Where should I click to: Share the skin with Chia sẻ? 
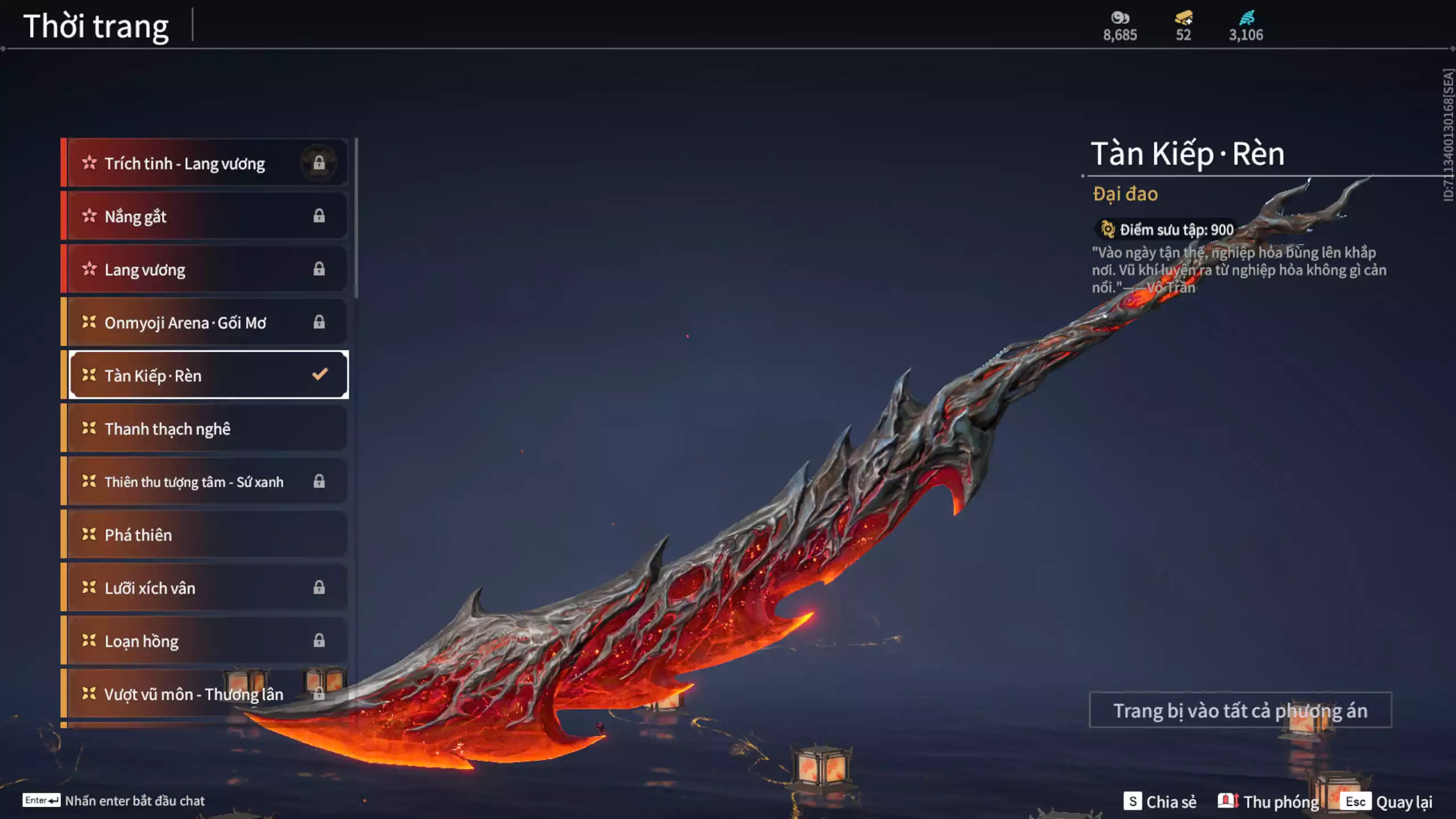(1160, 802)
